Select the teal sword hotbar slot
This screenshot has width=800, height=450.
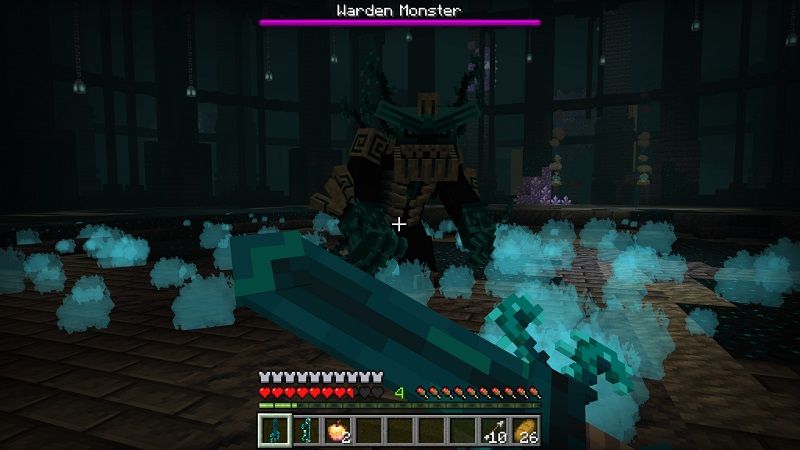tap(273, 430)
